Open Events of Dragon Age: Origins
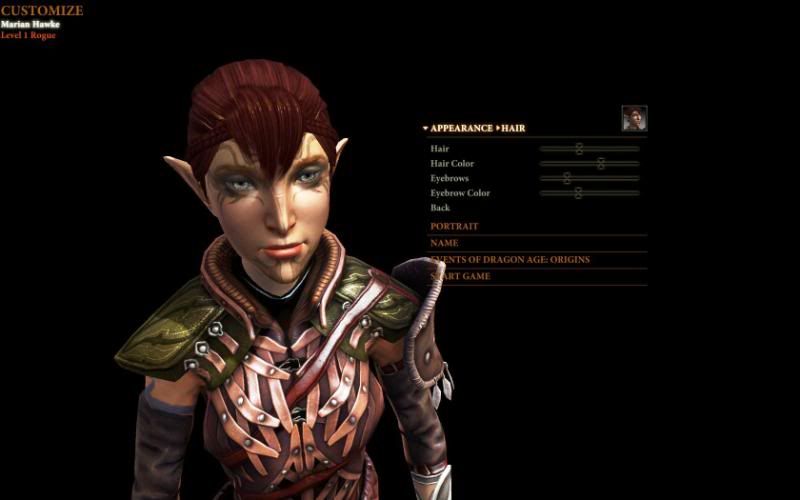The width and height of the screenshot is (800, 500). pyautogui.click(x=510, y=260)
